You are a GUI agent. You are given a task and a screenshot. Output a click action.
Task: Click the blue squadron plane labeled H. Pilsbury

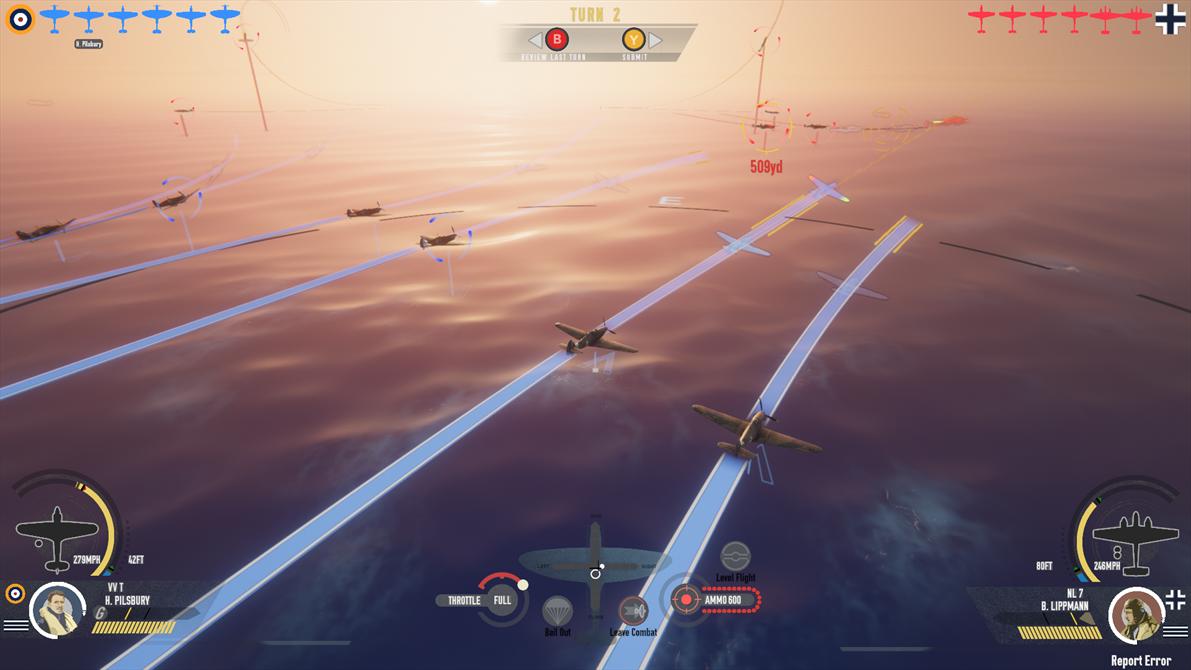pyautogui.click(x=88, y=19)
